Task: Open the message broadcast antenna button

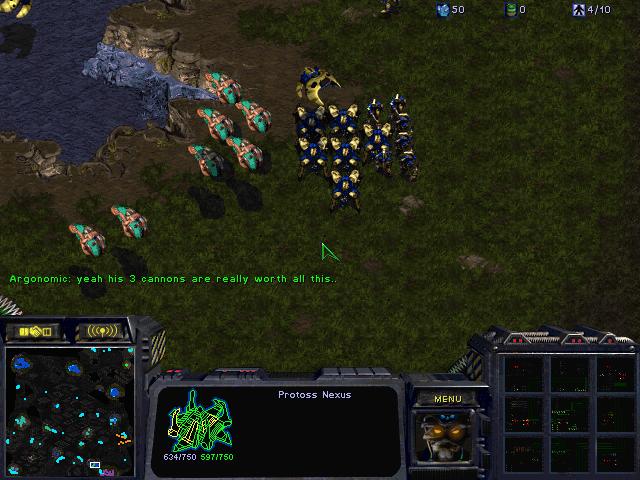Action: pyautogui.click(x=102, y=331)
